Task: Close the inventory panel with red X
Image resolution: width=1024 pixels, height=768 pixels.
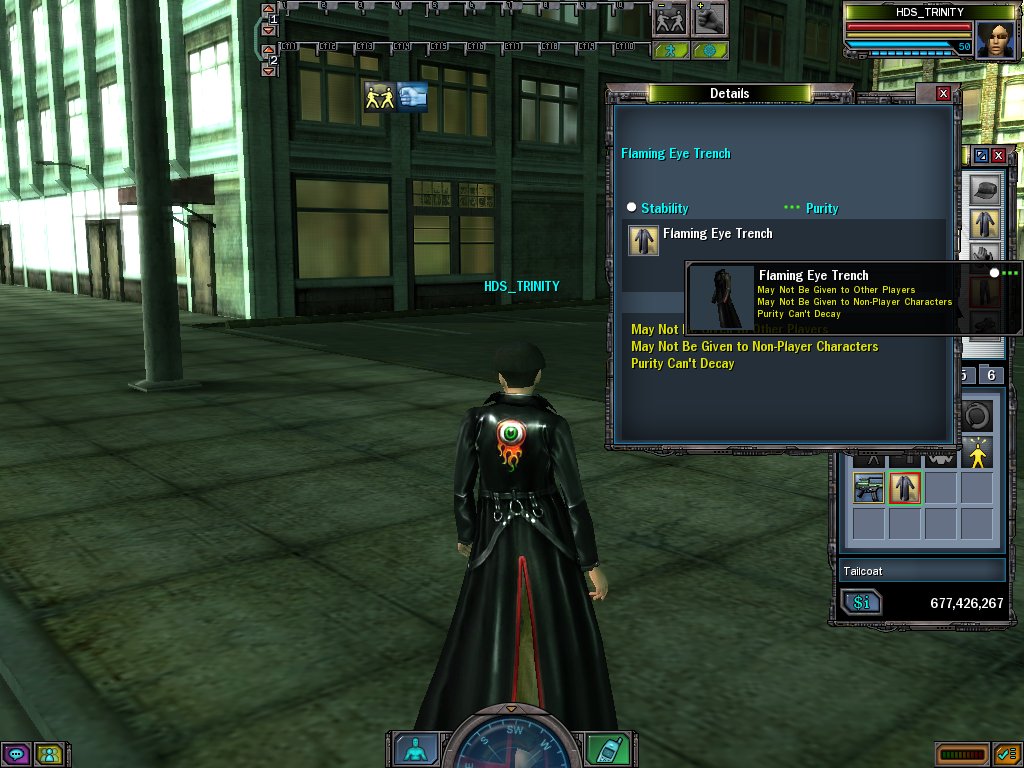Action: pyautogui.click(x=998, y=156)
